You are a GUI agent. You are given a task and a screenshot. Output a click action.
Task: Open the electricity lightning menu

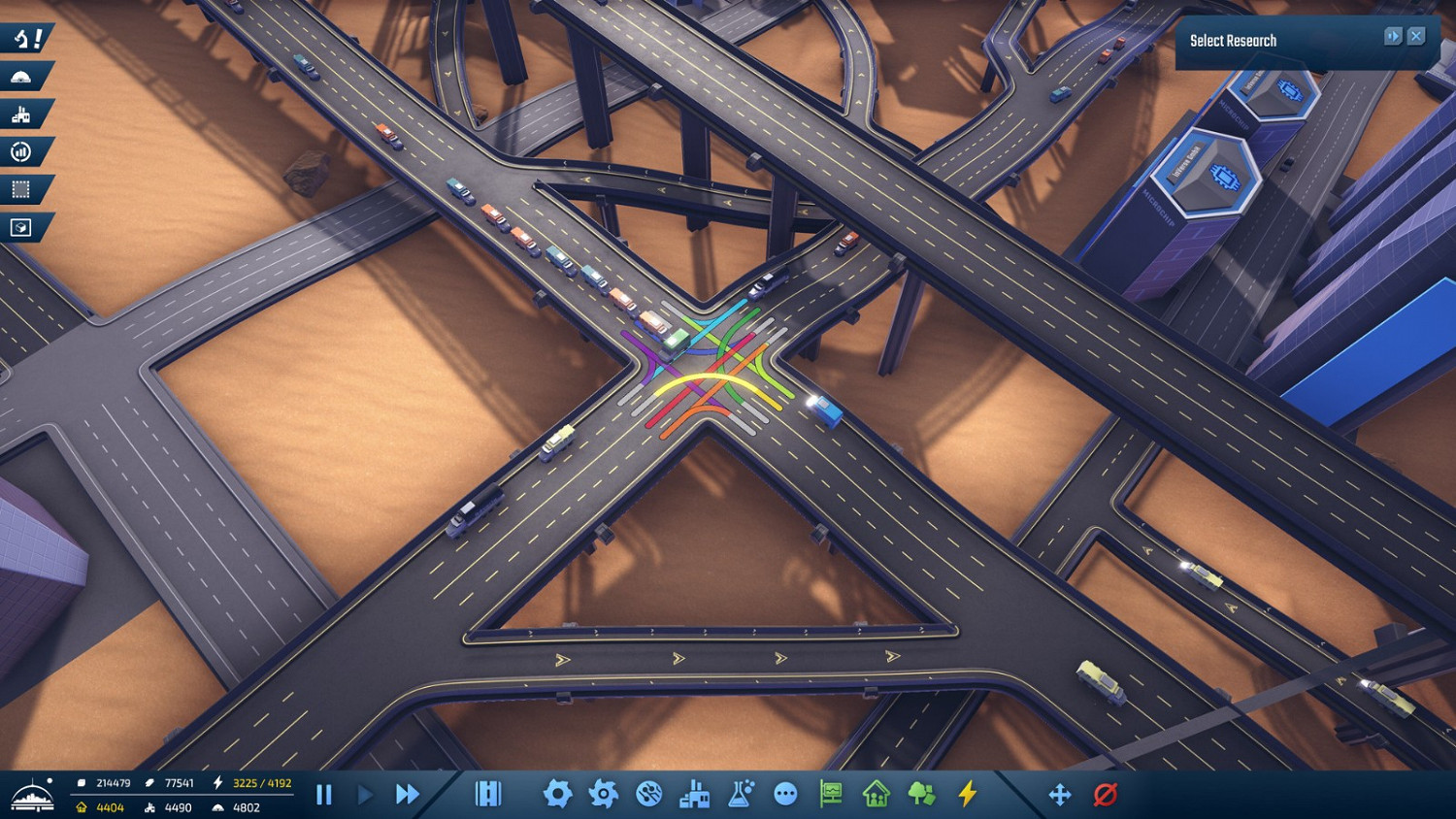966,794
